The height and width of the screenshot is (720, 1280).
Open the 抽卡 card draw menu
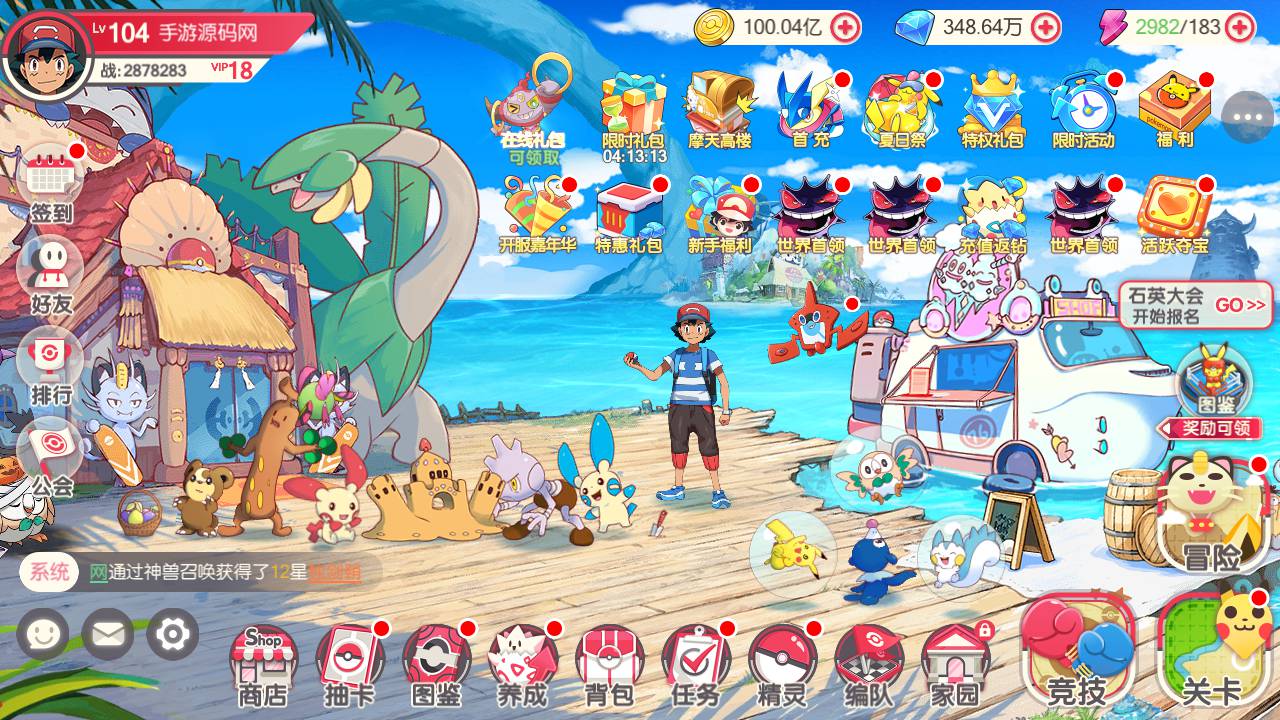click(x=350, y=662)
